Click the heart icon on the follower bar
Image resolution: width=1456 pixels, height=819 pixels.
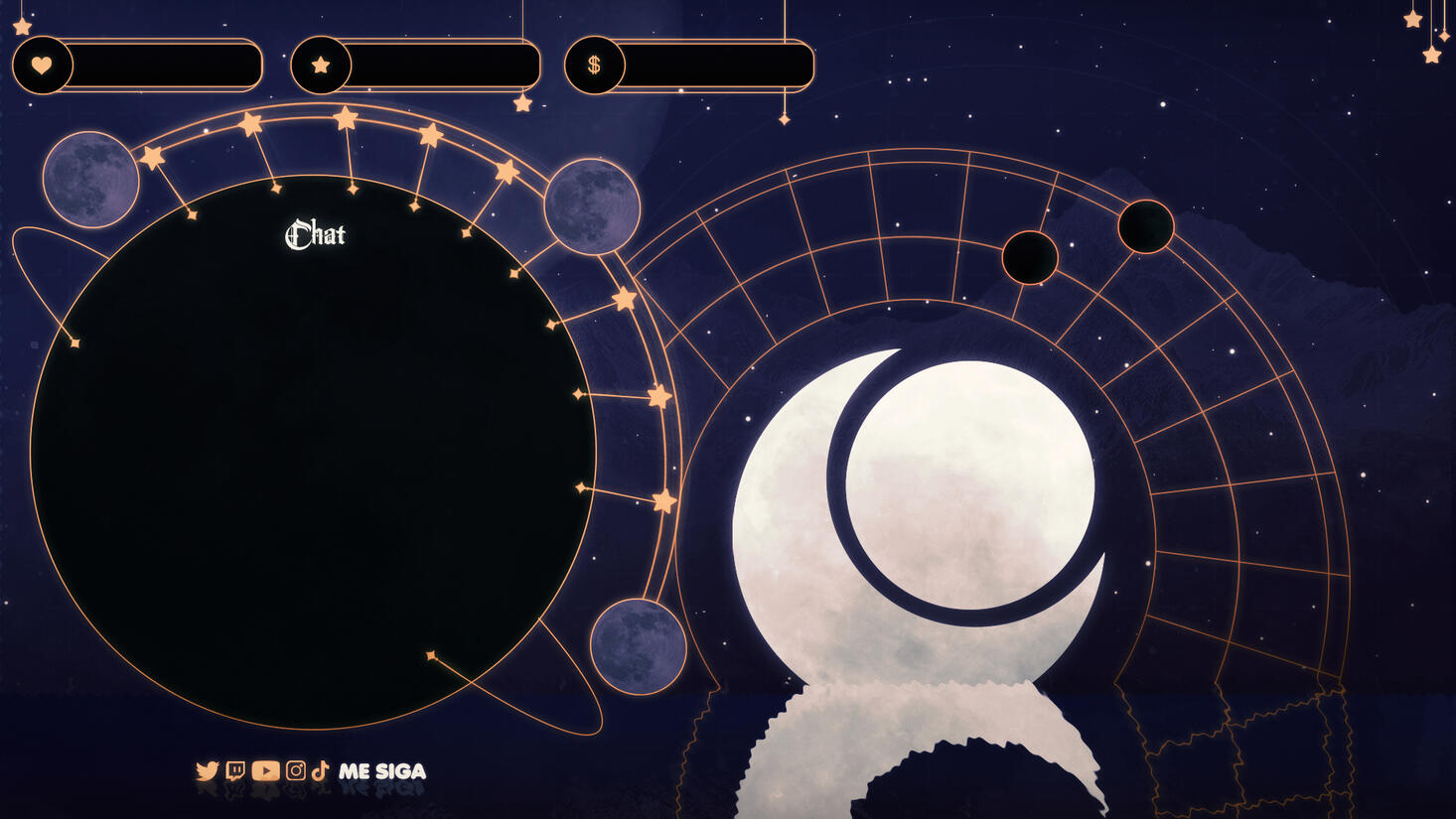(x=42, y=66)
